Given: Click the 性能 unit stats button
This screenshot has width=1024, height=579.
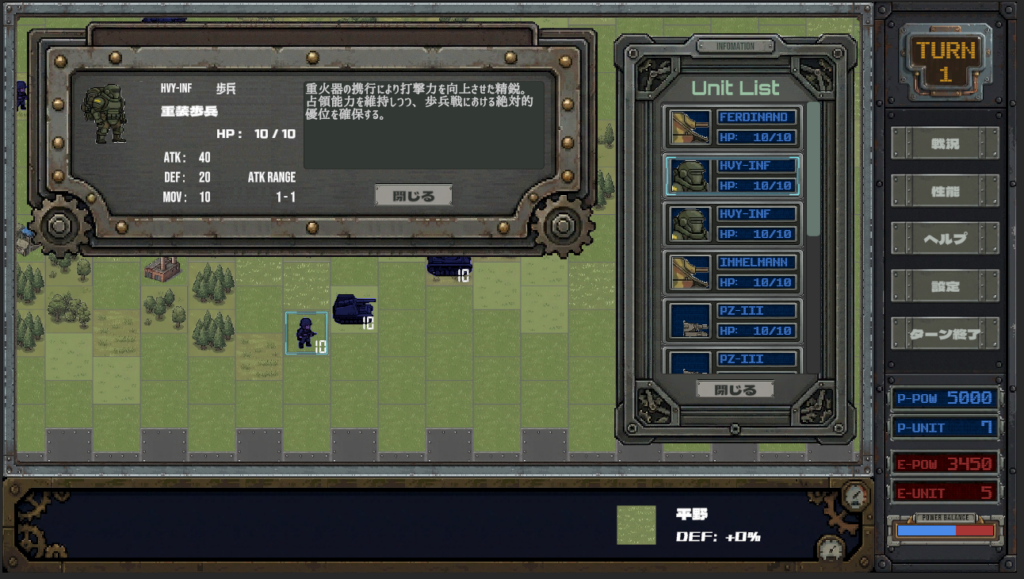Looking at the screenshot, I should tap(944, 190).
